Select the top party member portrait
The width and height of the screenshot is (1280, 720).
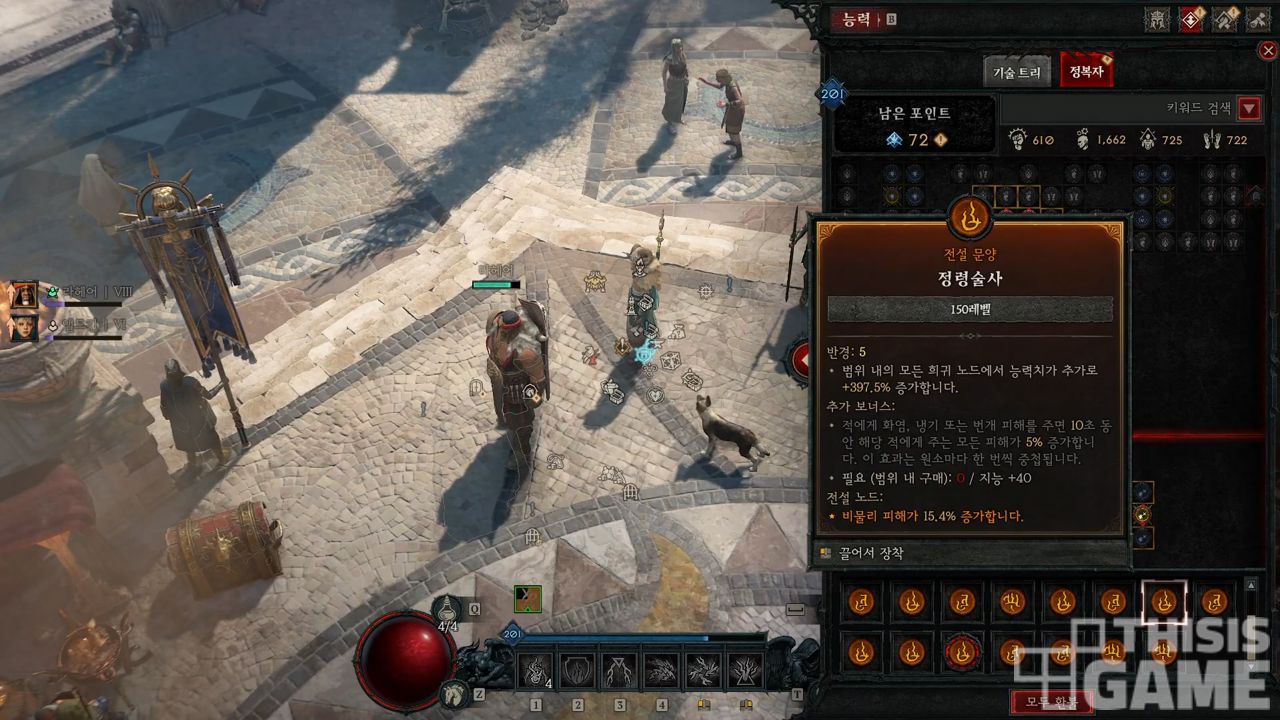click(x=23, y=294)
